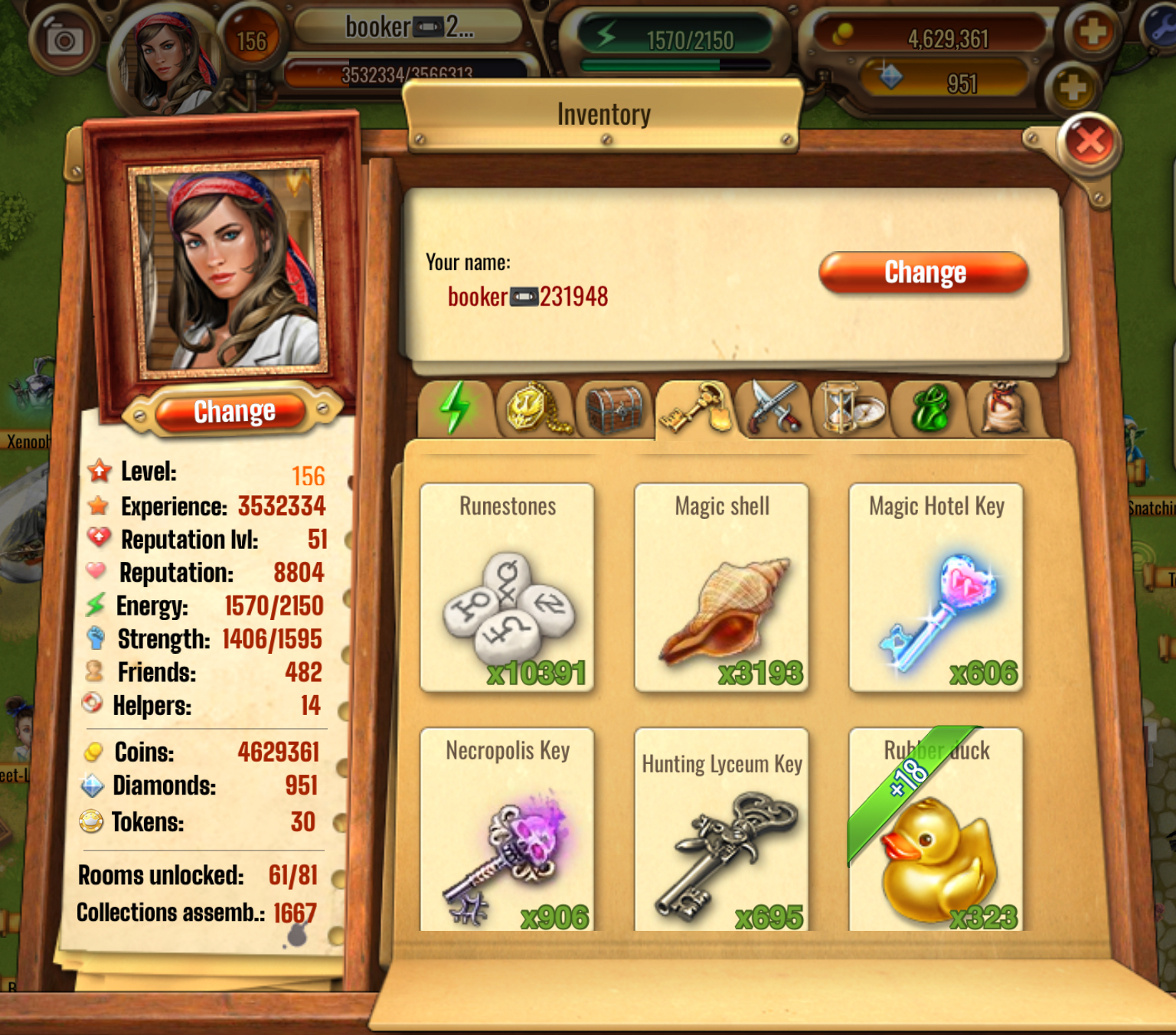Viewport: 1176px width, 1035px height.
Task: Open the gold amulet tab
Action: (534, 408)
